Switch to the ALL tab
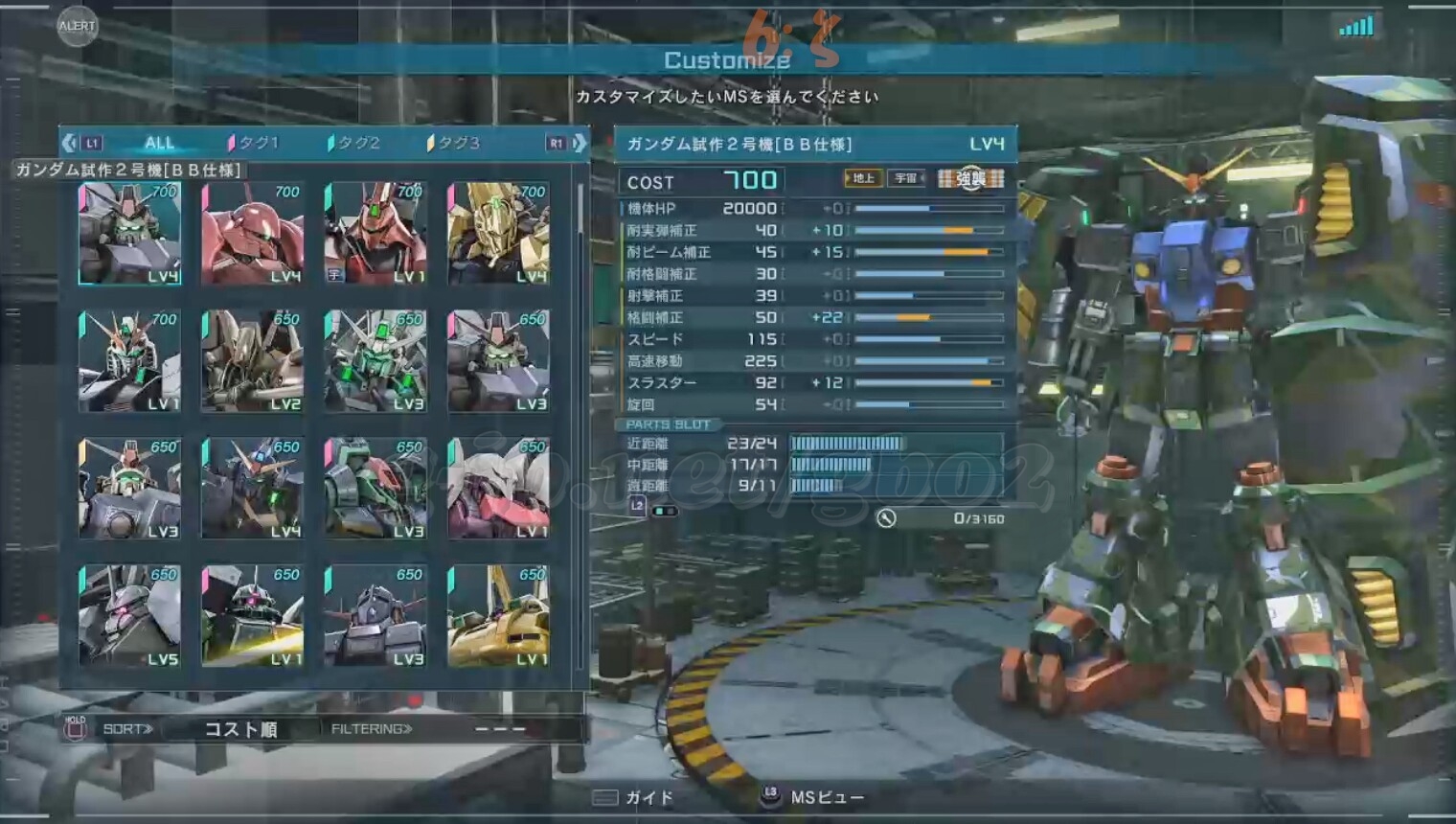Viewport: 1456px width, 824px height. 159,143
